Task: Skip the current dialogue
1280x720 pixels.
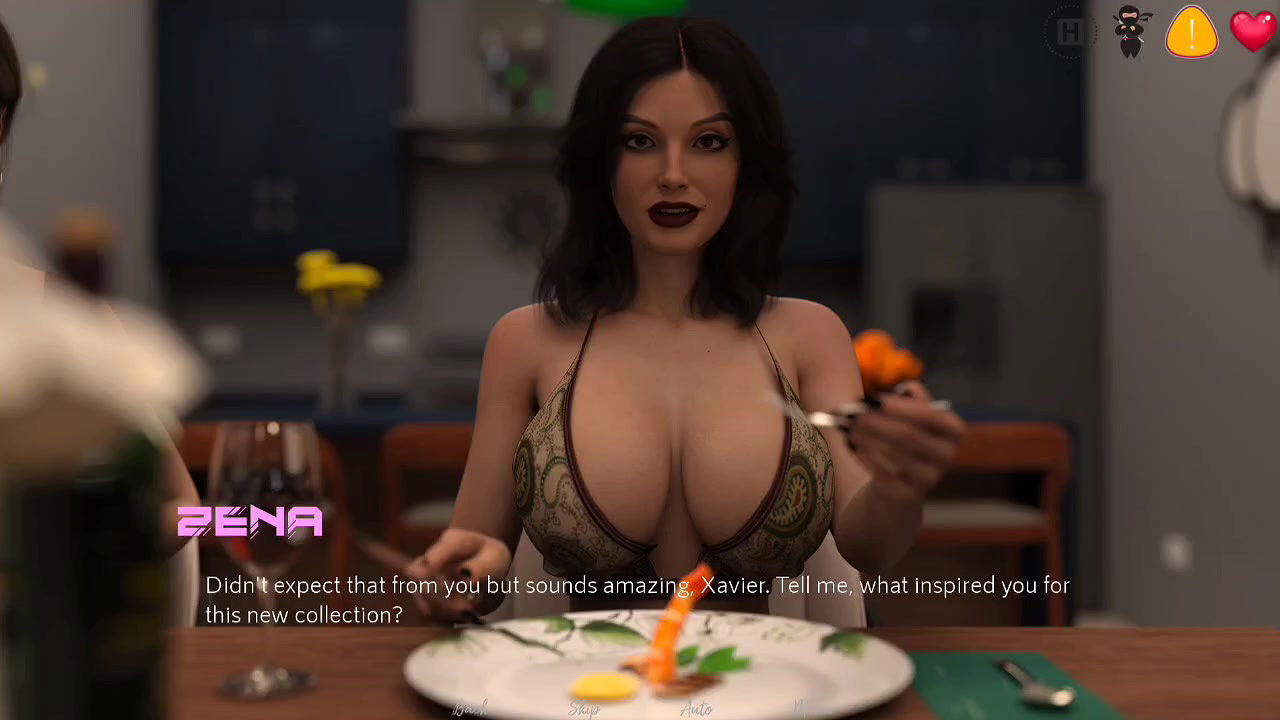Action: 584,709
